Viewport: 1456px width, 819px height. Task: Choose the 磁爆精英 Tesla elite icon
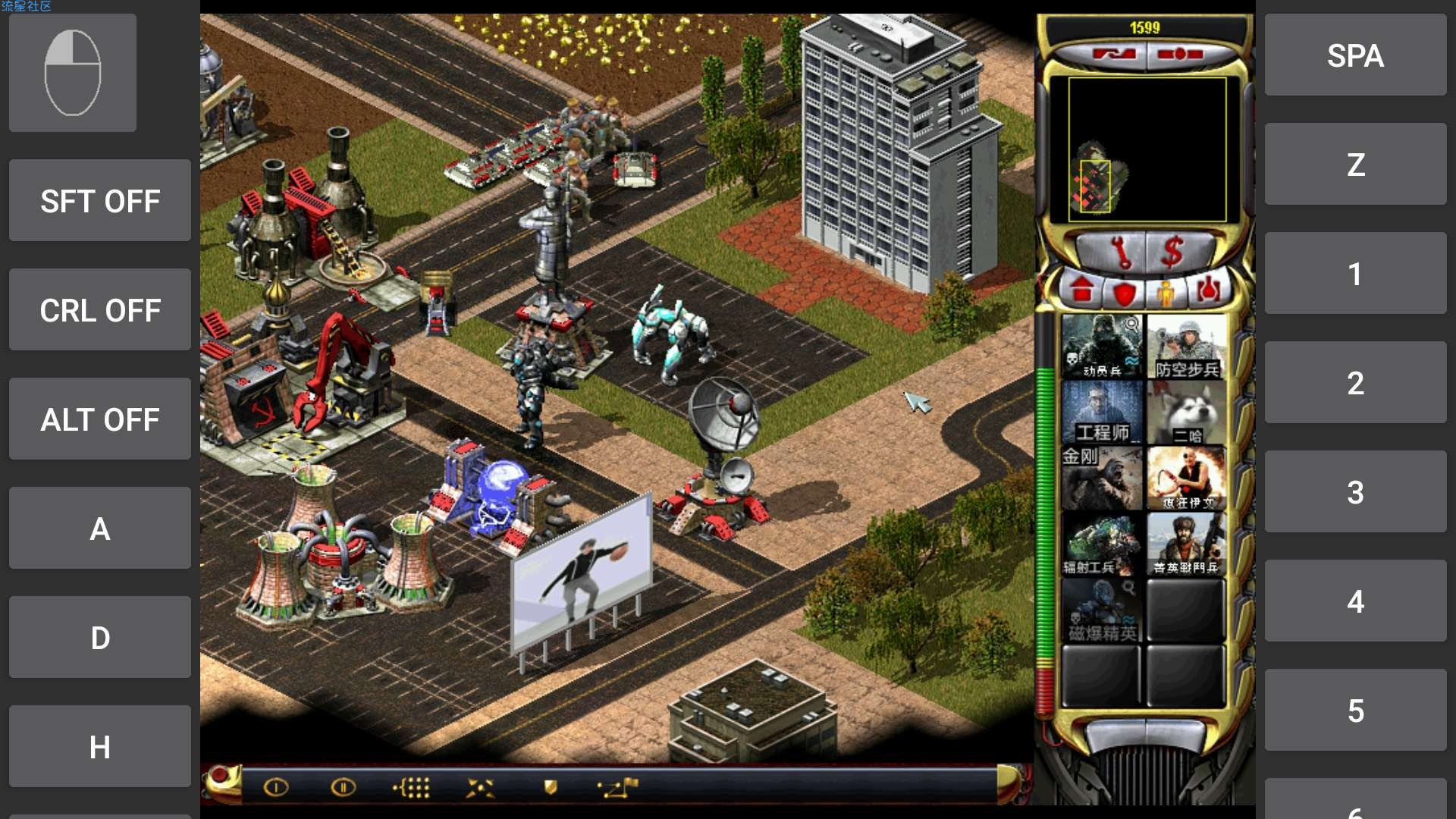(x=1101, y=610)
